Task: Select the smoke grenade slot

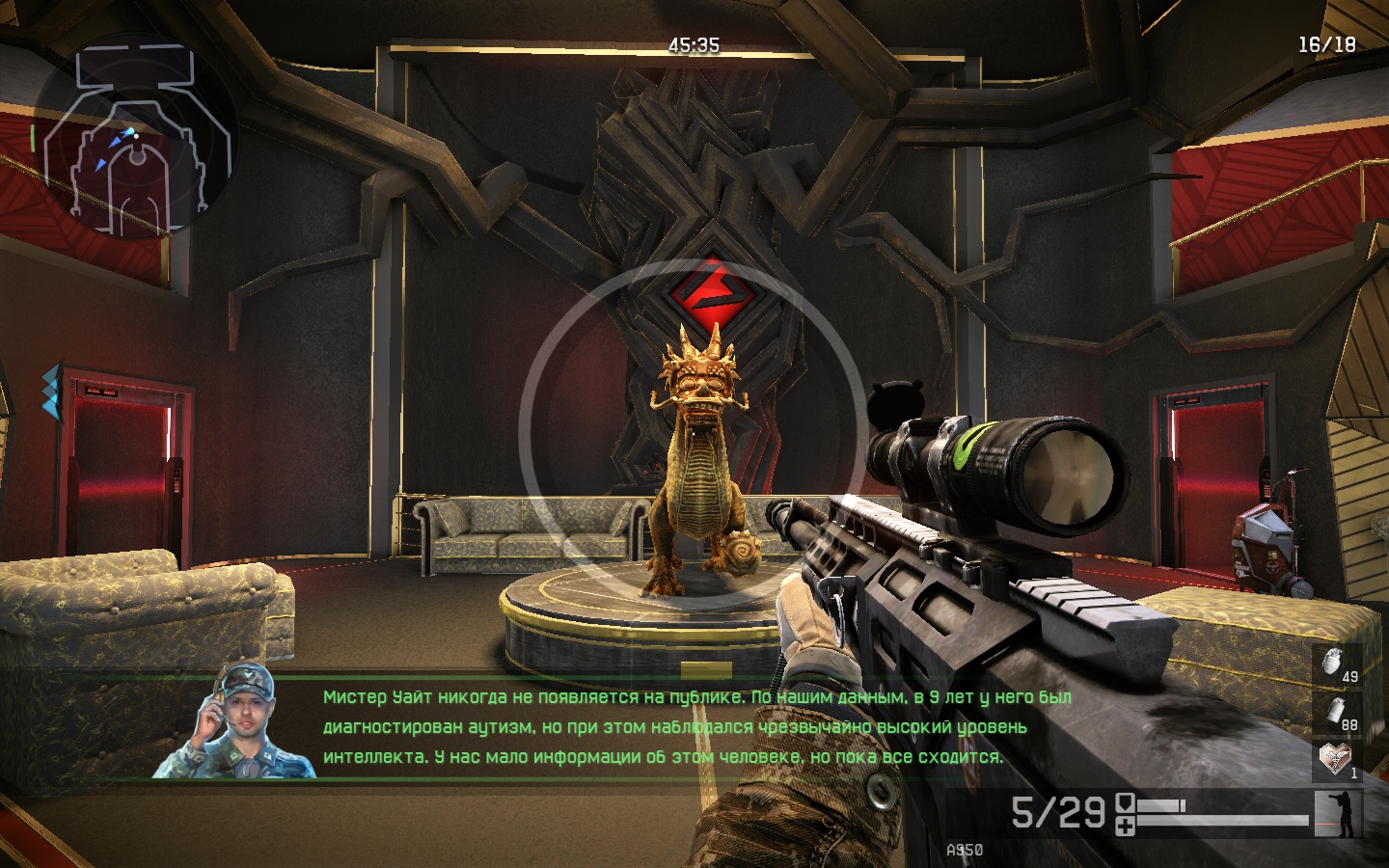Action: click(x=1336, y=714)
